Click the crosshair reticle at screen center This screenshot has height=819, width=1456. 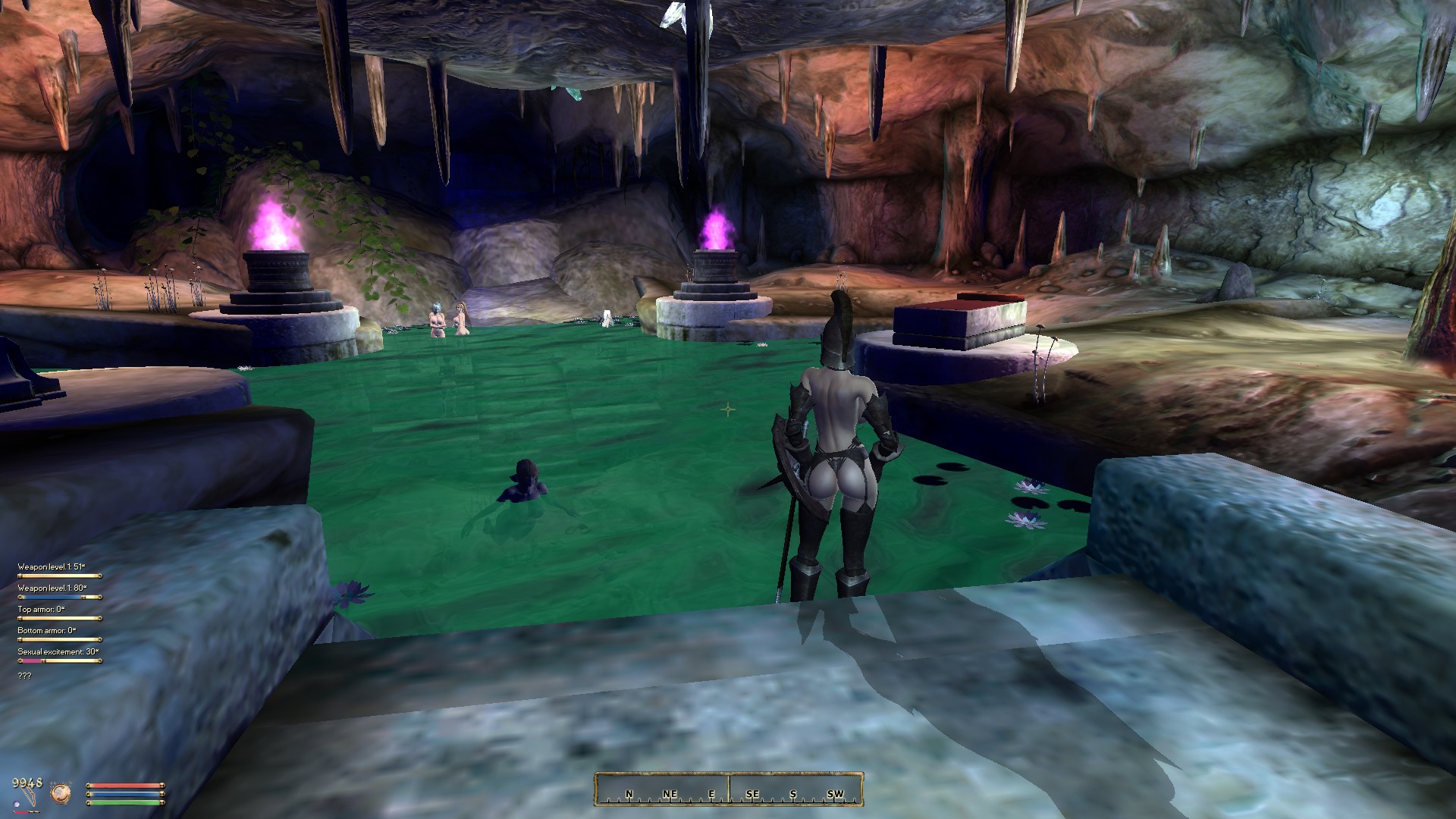[x=728, y=409]
